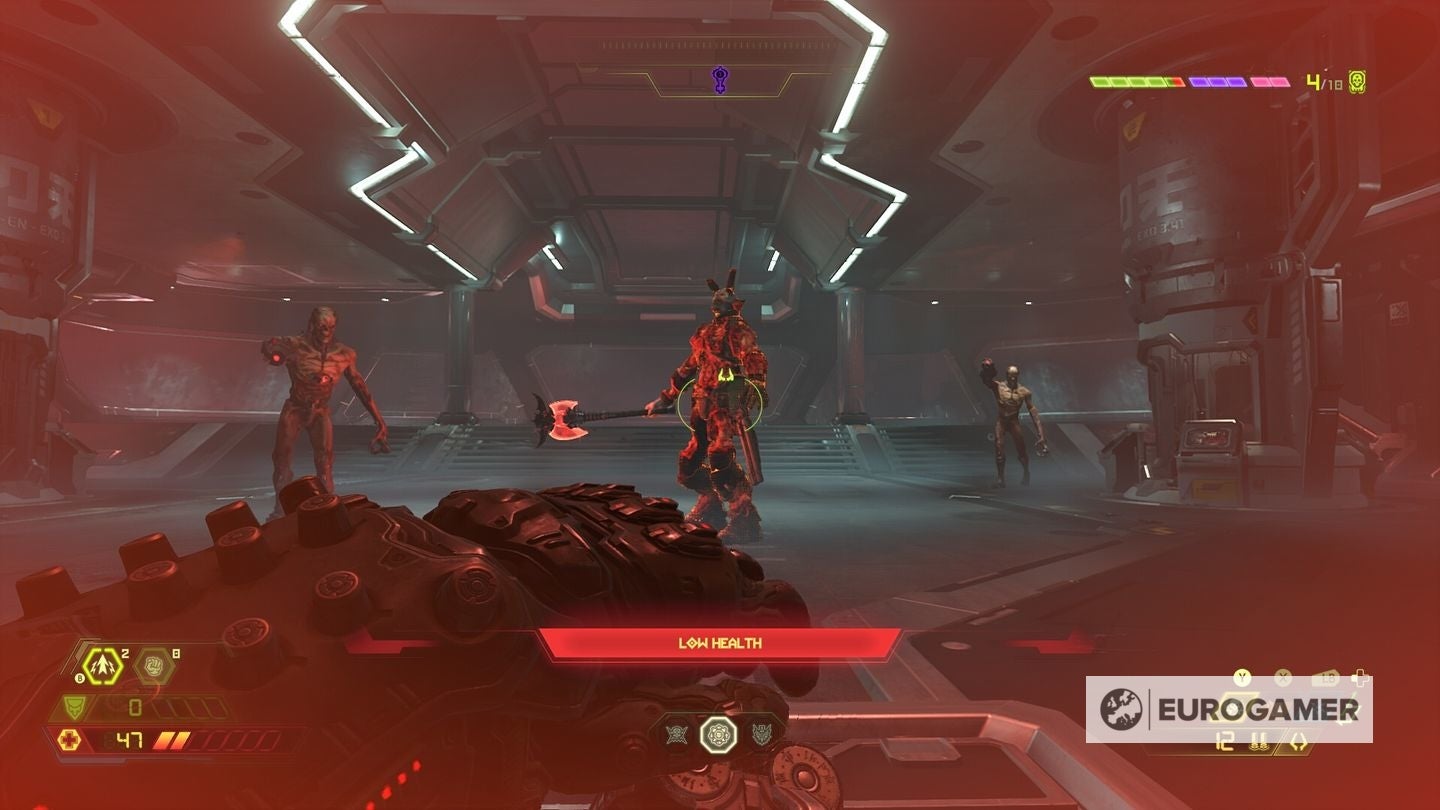Select the frag grenade hexagon icon
Image resolution: width=1440 pixels, height=810 pixels.
[x=102, y=665]
